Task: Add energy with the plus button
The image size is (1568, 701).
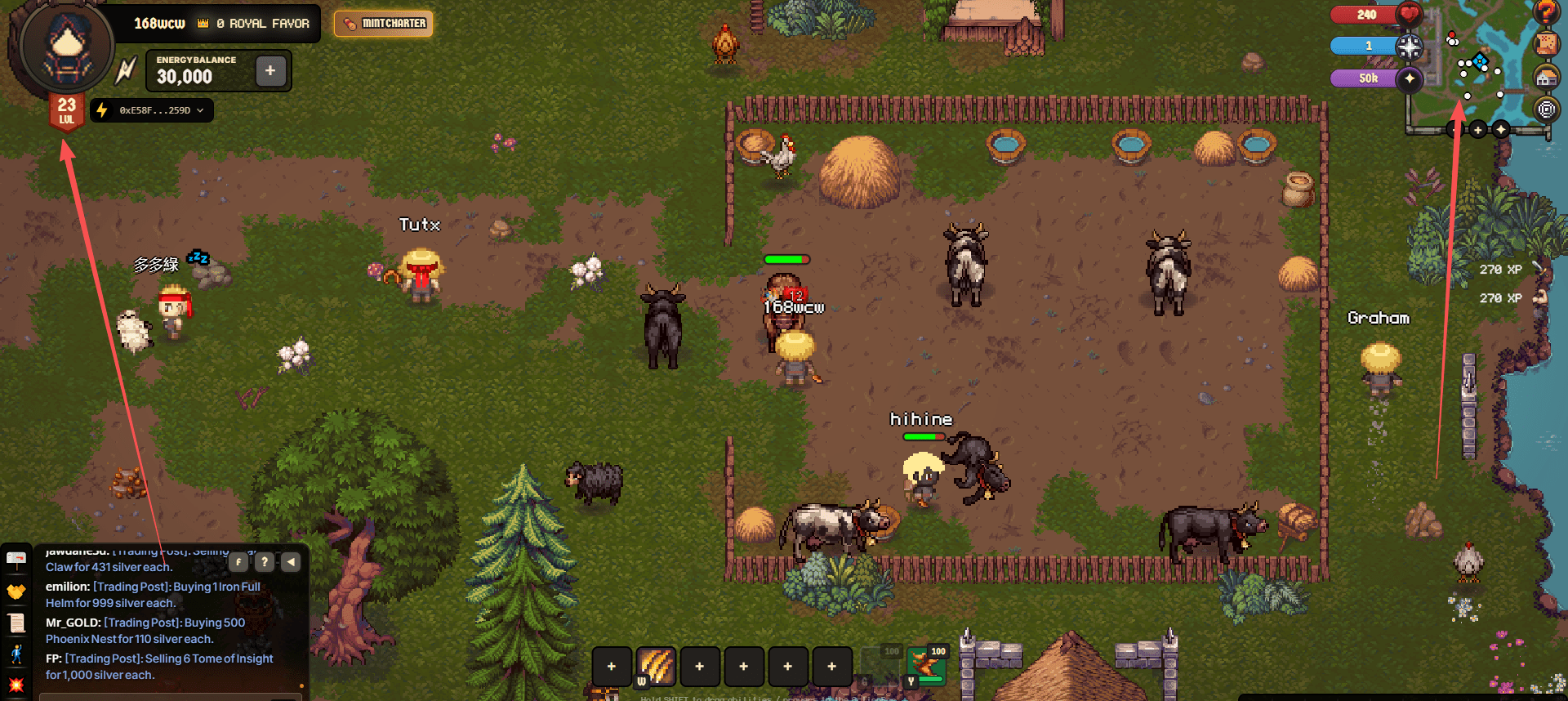Action: [270, 71]
